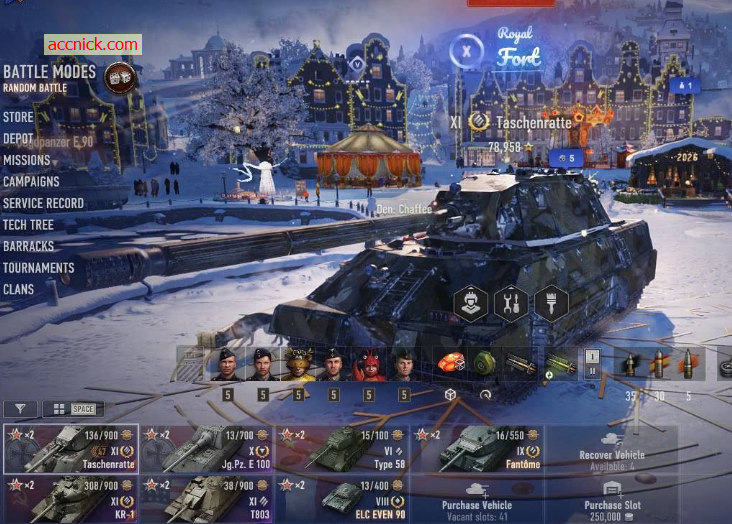Switch to the KR-1 heavy tank
The height and width of the screenshot is (524, 732).
(x=70, y=499)
